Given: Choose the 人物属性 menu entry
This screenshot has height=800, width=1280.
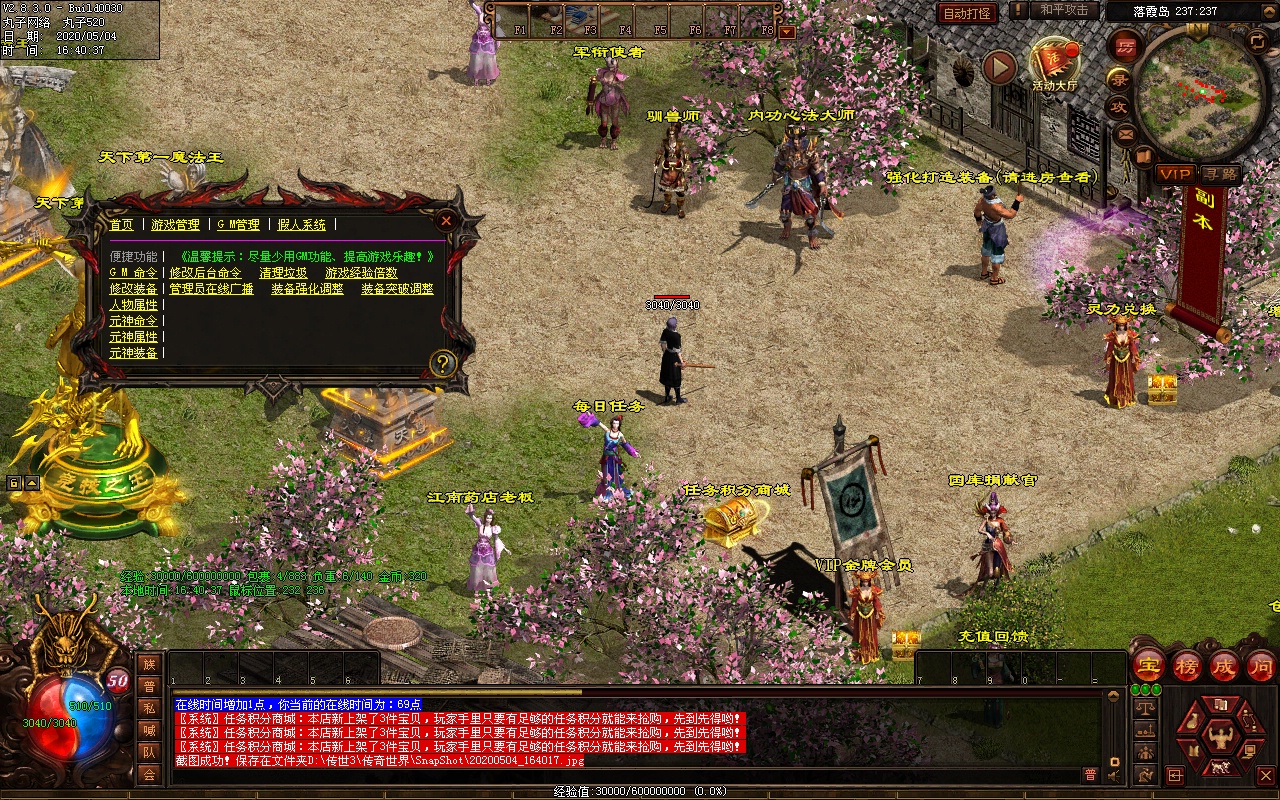Looking at the screenshot, I should click(133, 305).
